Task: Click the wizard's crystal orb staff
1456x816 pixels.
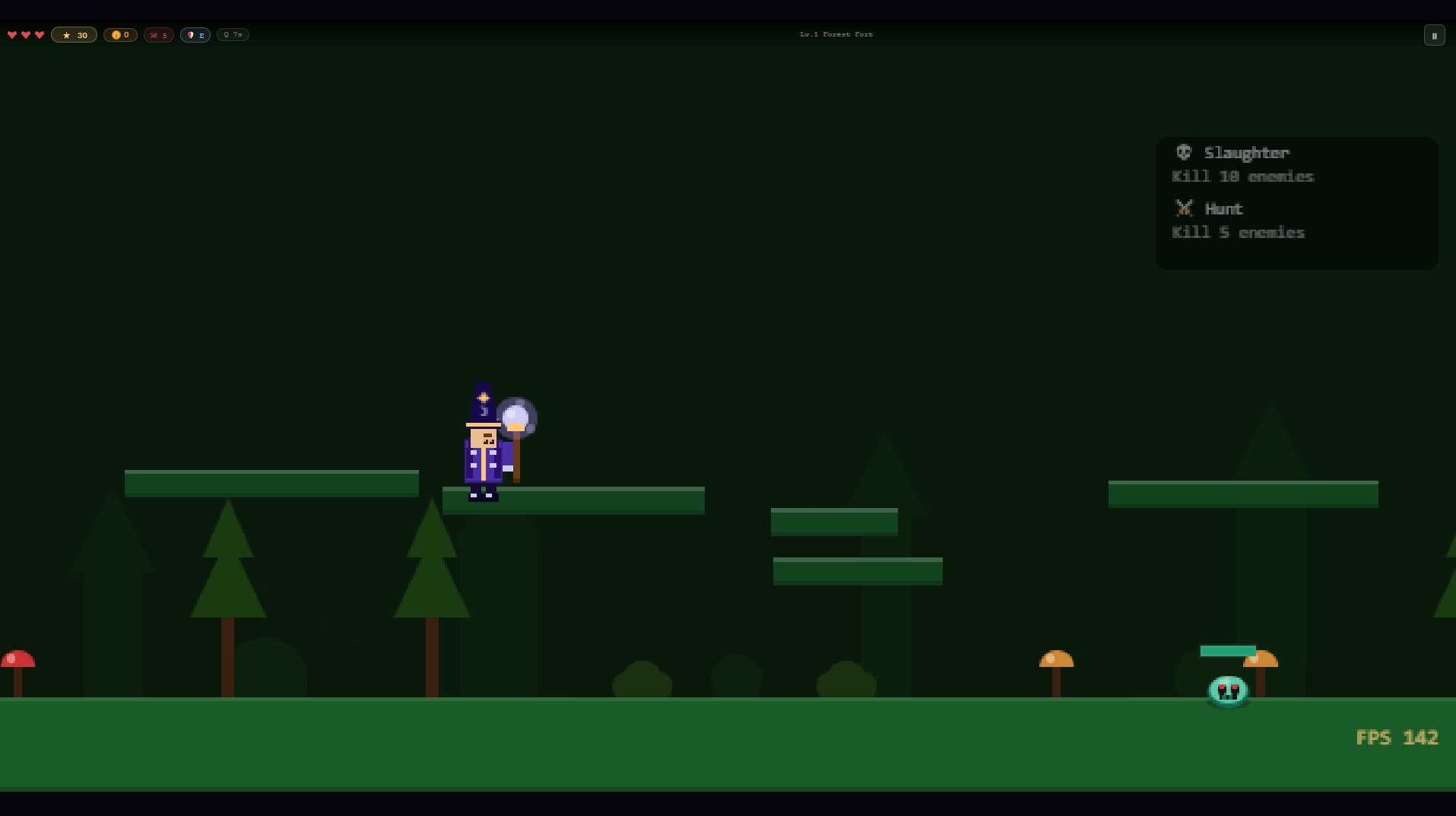Action: tap(517, 416)
